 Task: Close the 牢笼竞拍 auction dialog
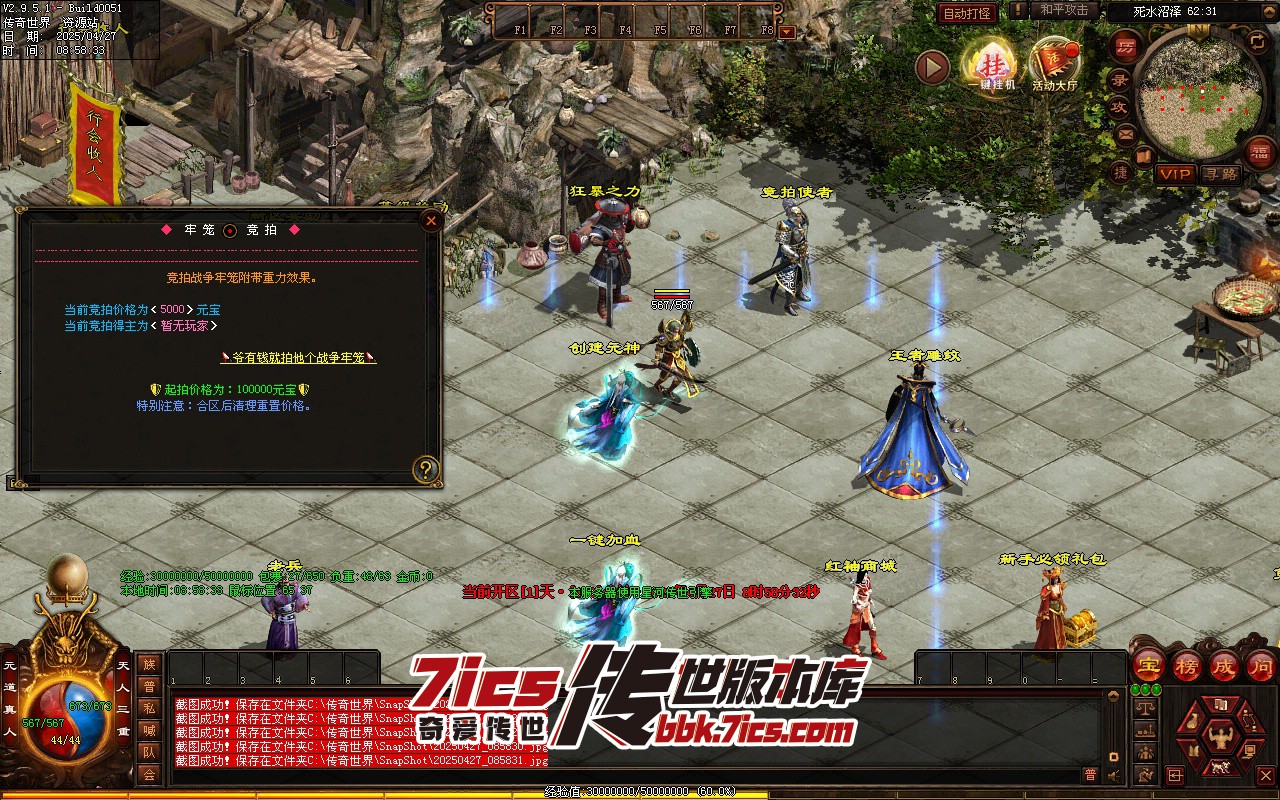tap(431, 221)
